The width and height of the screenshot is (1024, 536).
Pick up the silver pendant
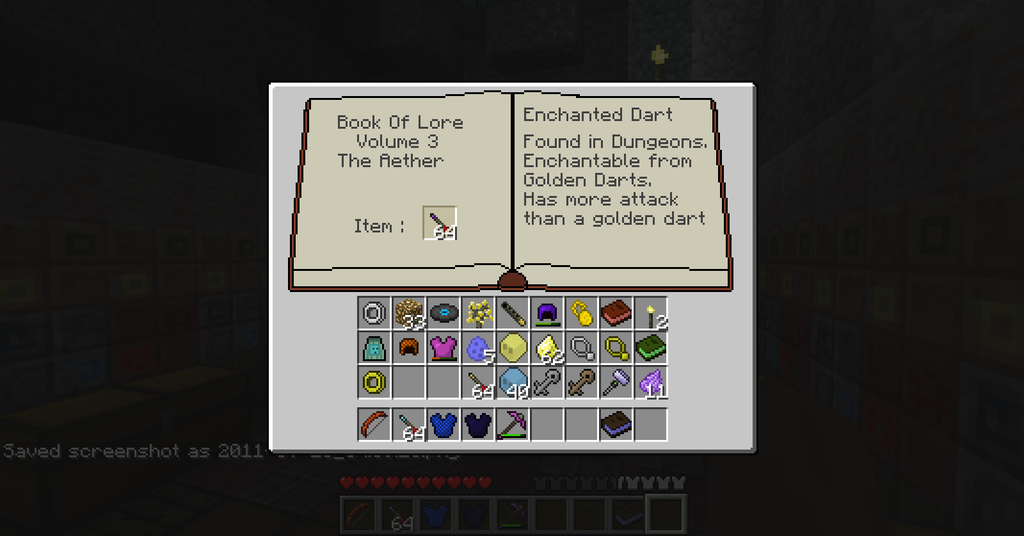click(581, 347)
